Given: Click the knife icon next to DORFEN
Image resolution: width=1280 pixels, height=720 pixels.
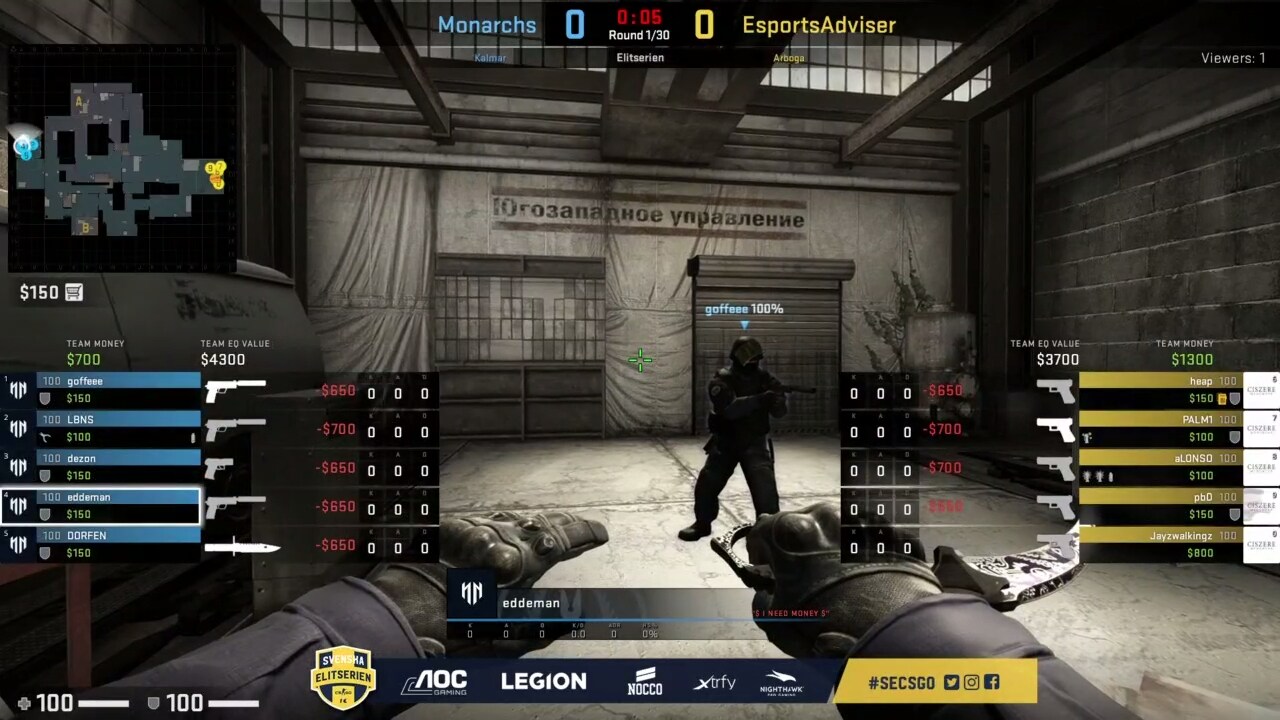Looking at the screenshot, I should (x=240, y=547).
